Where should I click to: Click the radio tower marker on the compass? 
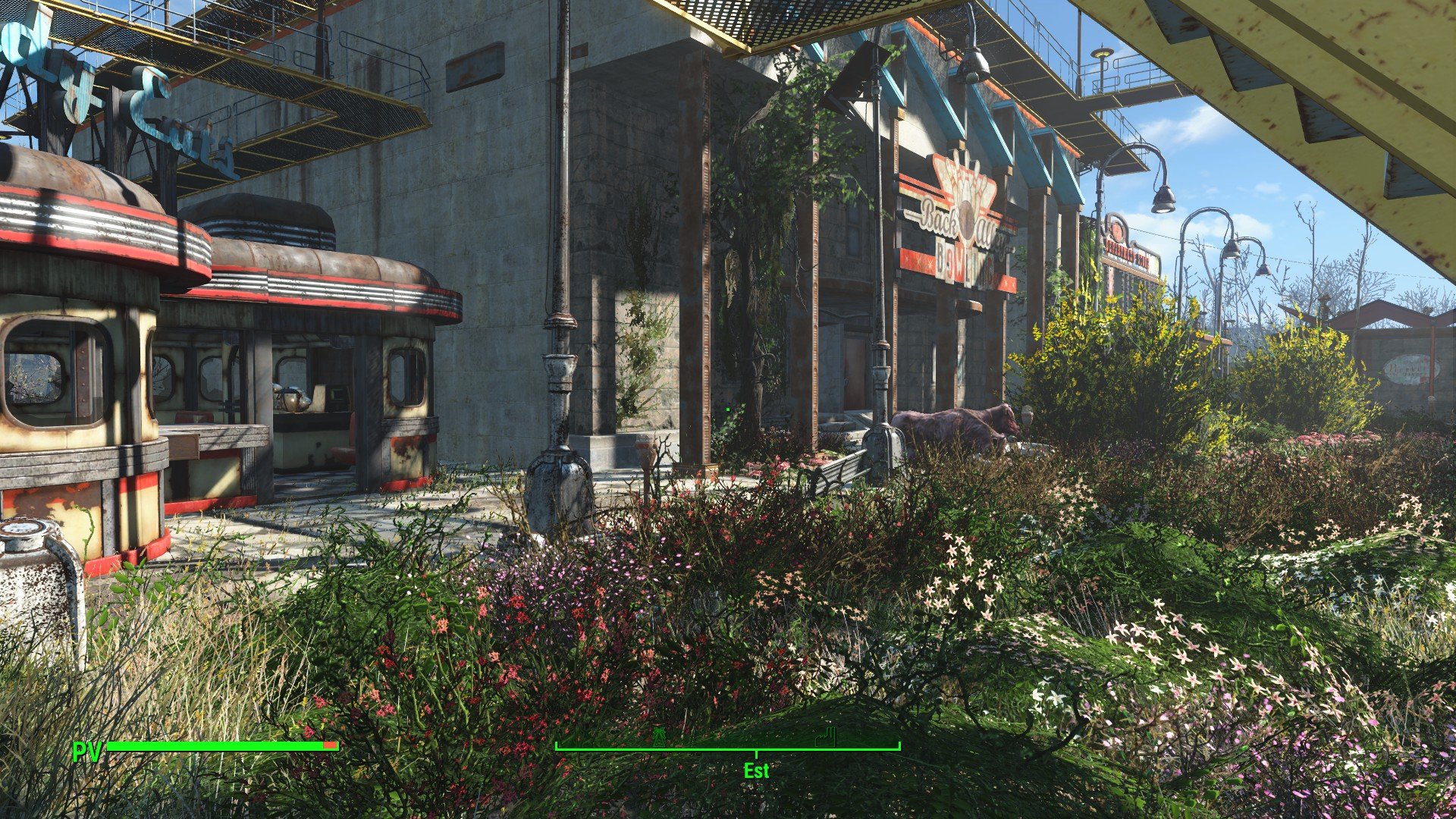point(660,736)
